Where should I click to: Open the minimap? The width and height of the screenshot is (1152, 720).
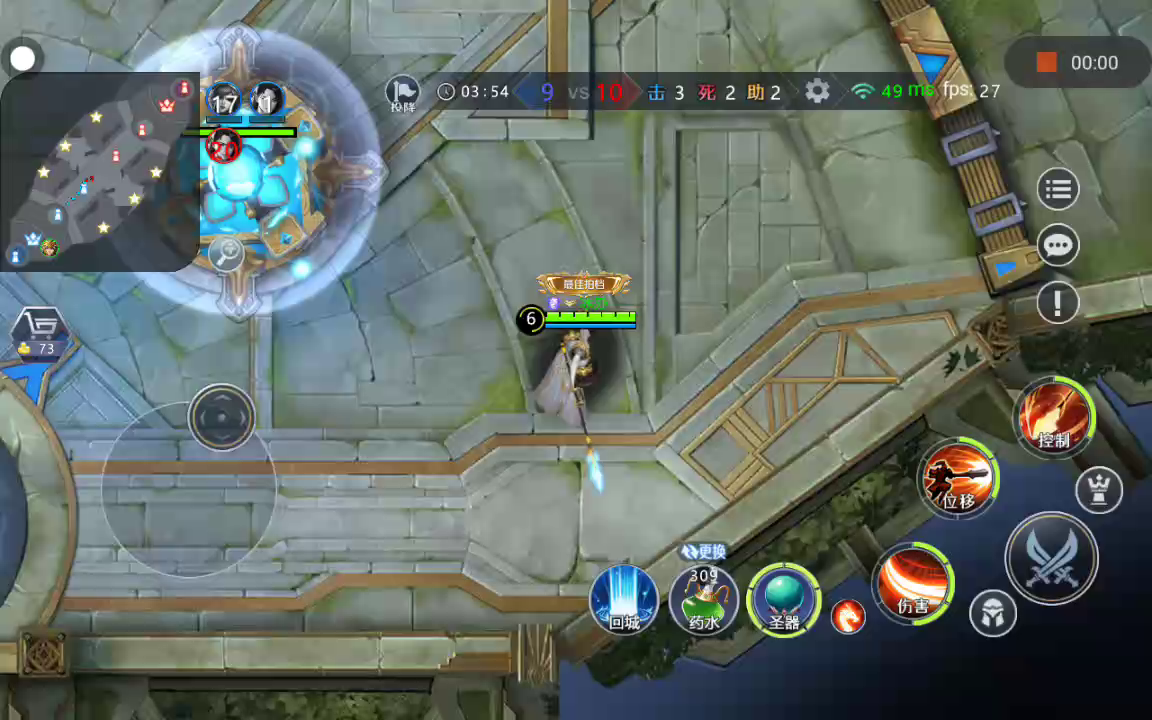98,172
